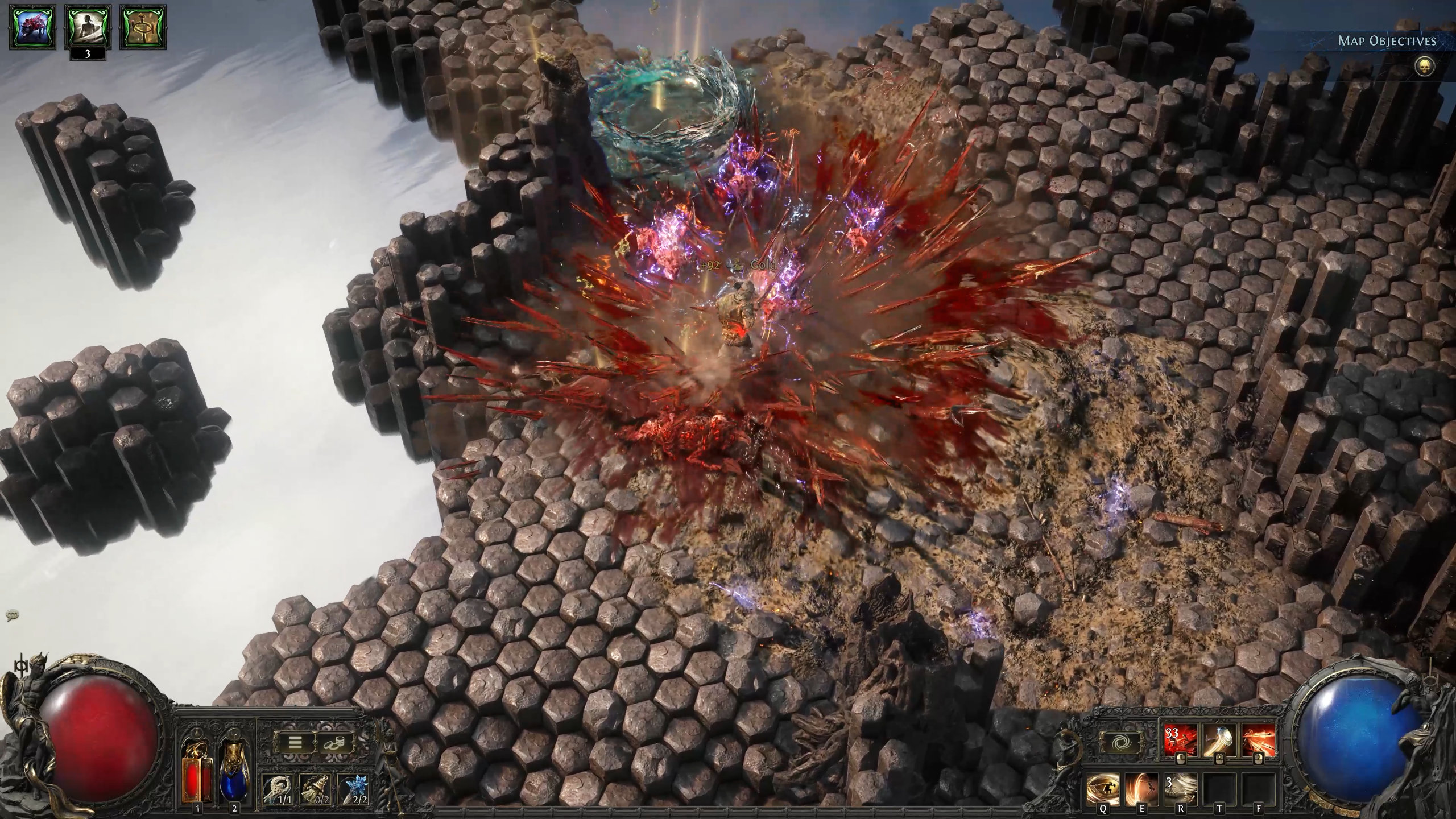Trigger the whirlwind skill with 3 charges on R
Viewport: 1456px width, 819px height.
(x=1181, y=790)
